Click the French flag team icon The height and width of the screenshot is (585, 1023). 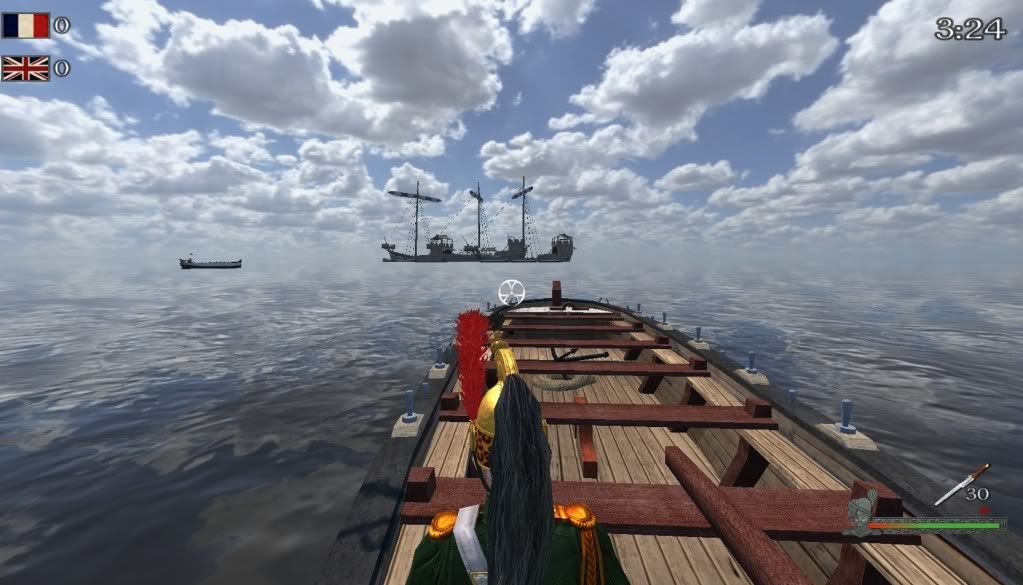[x=26, y=25]
